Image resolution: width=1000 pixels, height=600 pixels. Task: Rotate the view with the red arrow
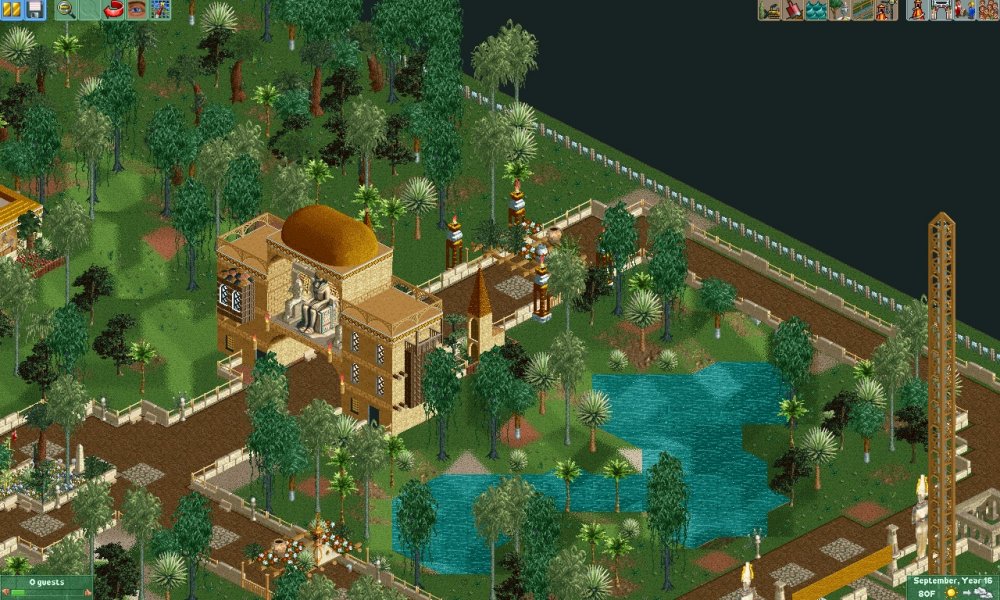[113, 10]
